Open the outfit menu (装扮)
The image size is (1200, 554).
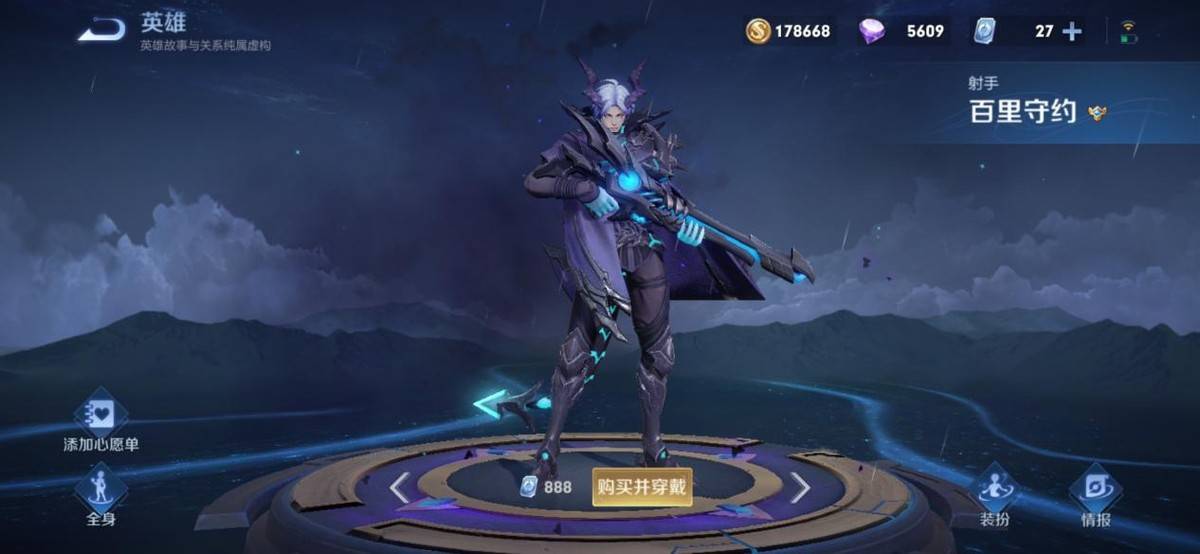995,494
